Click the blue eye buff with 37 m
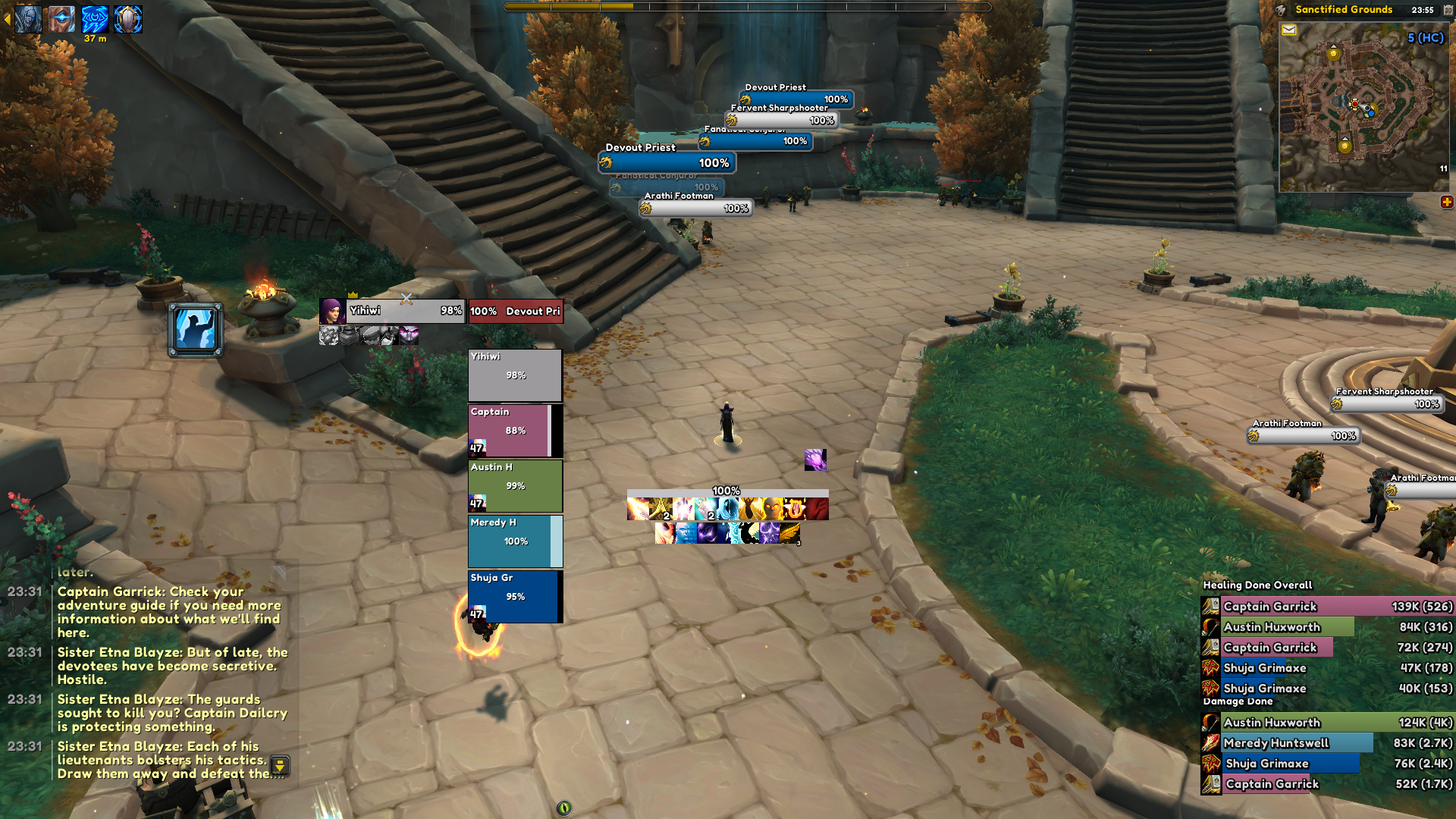Image resolution: width=1456 pixels, height=819 pixels. coord(95,19)
